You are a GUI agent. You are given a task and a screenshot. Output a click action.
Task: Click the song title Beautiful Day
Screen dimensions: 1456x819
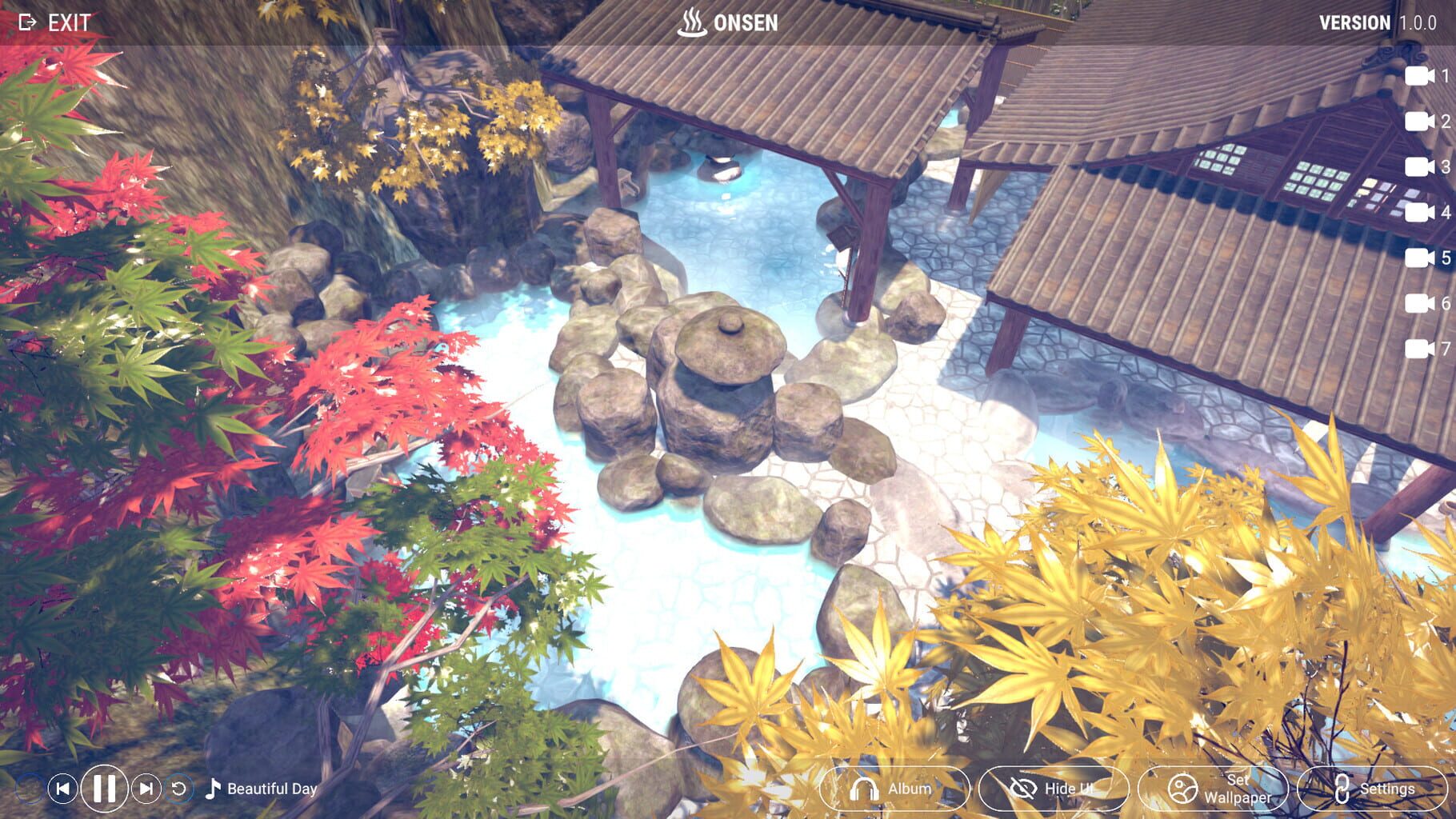(x=272, y=788)
